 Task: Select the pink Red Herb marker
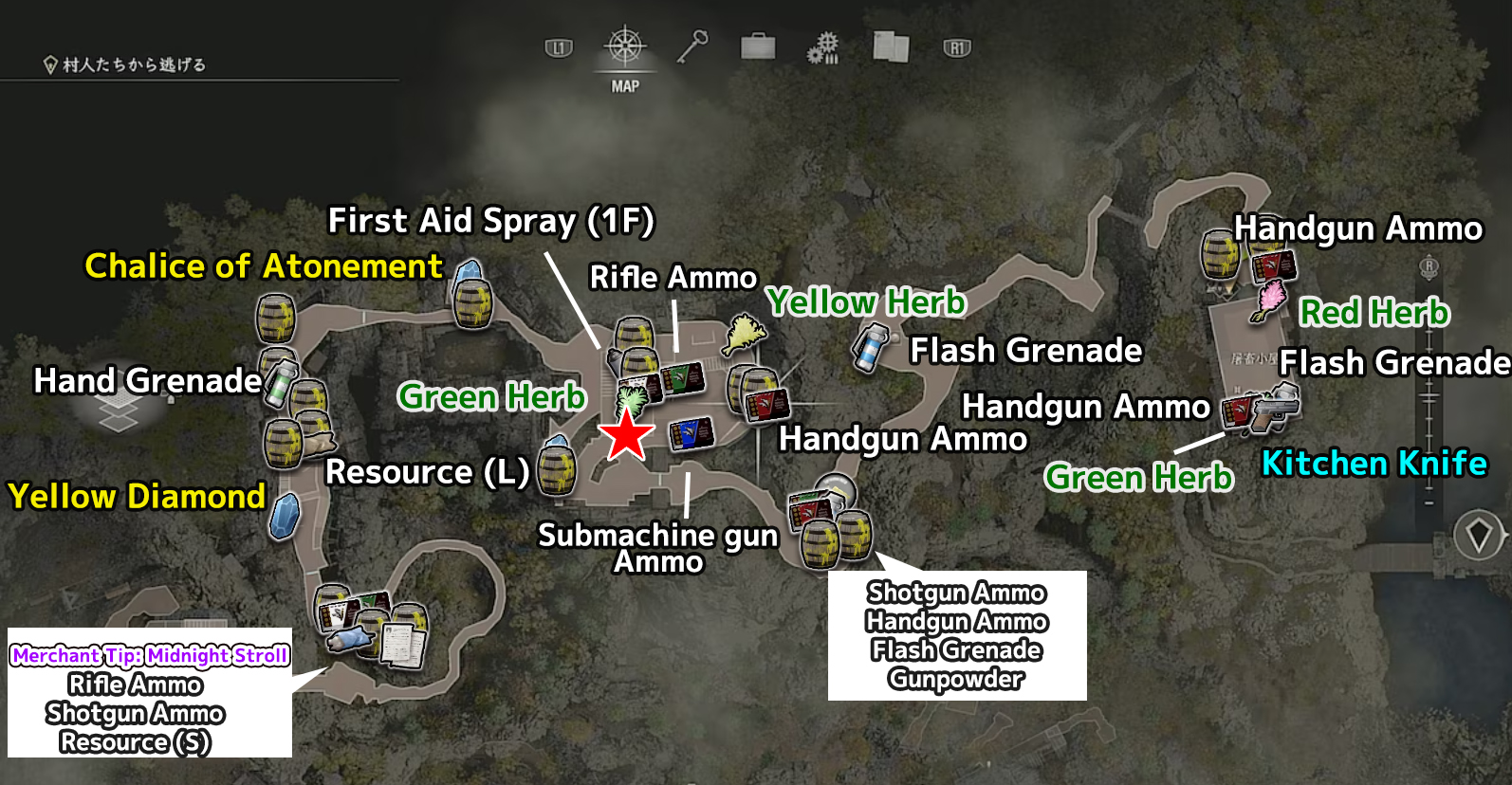tap(1268, 301)
